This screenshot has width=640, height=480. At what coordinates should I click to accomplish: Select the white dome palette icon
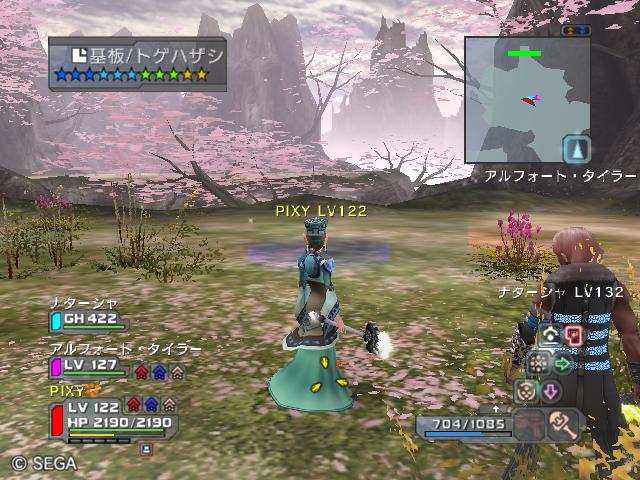click(x=550, y=335)
